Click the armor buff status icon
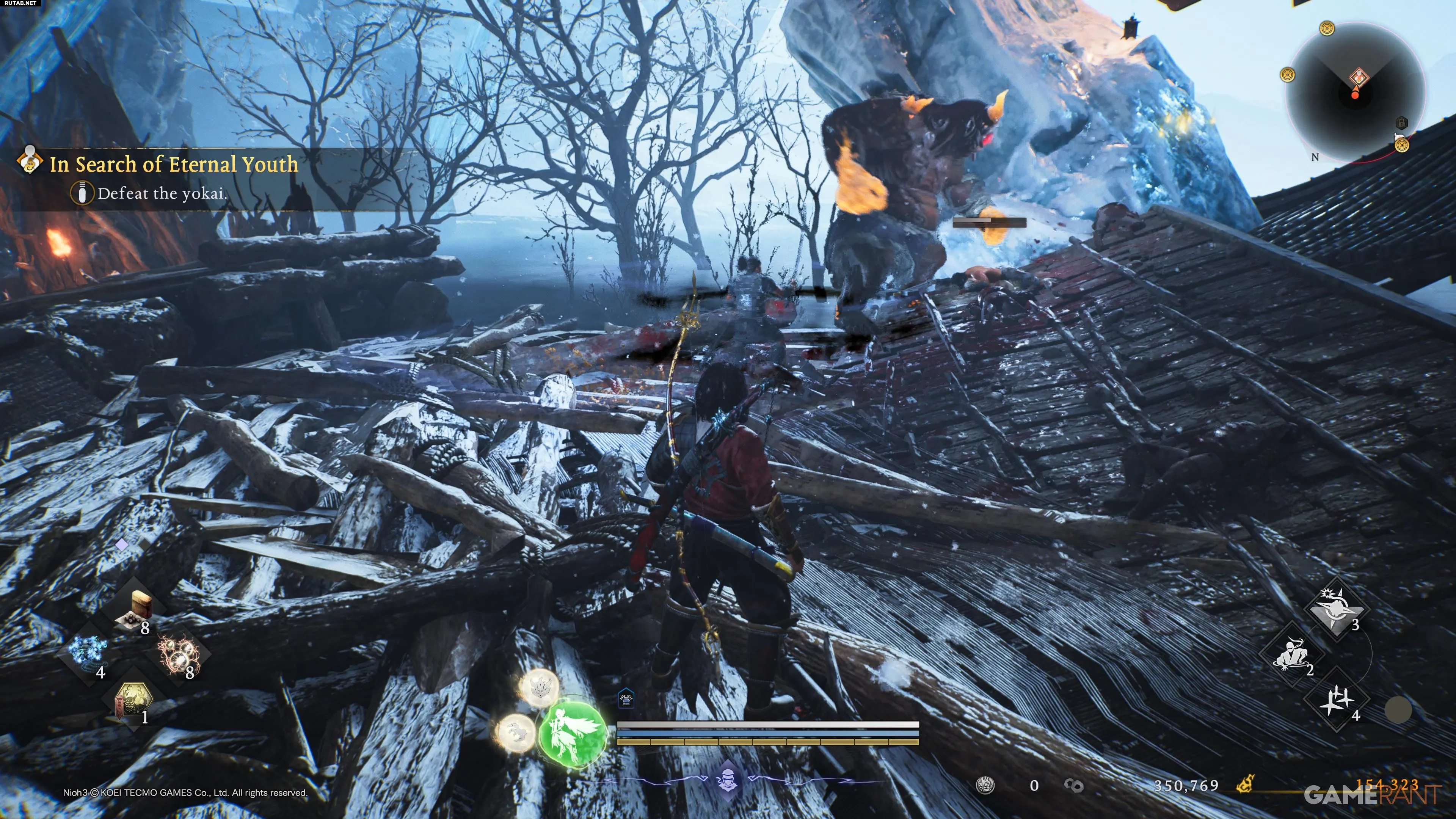The height and width of the screenshot is (819, 1456). coord(626,699)
